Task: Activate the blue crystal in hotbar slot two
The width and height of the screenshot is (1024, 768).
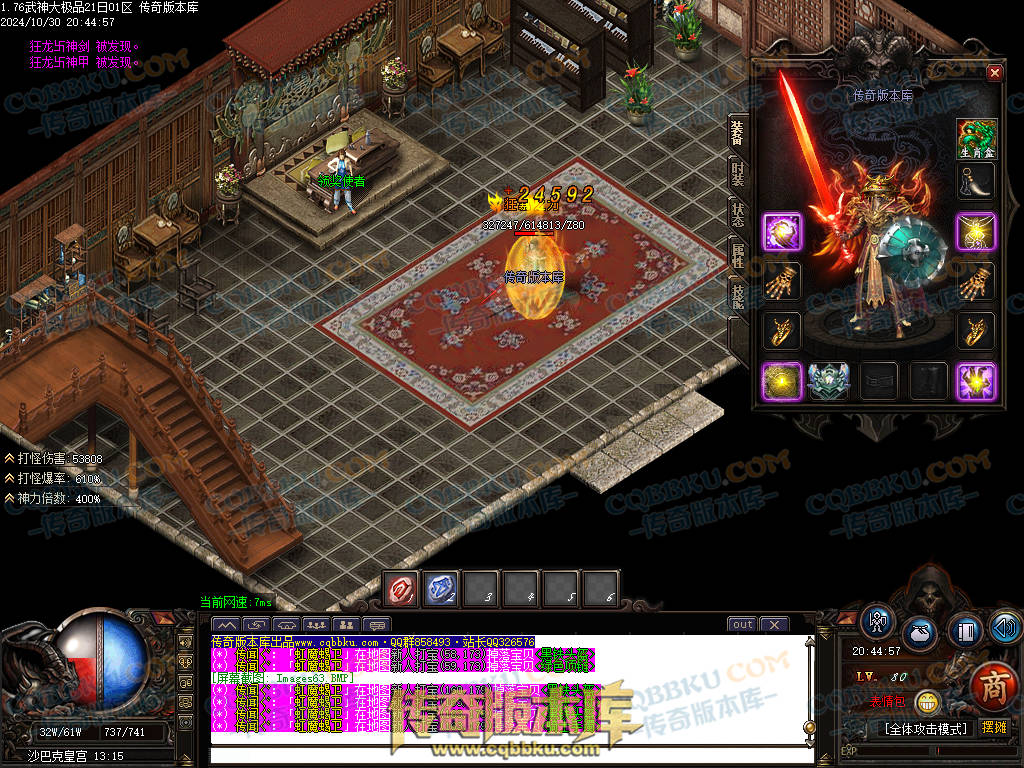Action: pos(442,589)
